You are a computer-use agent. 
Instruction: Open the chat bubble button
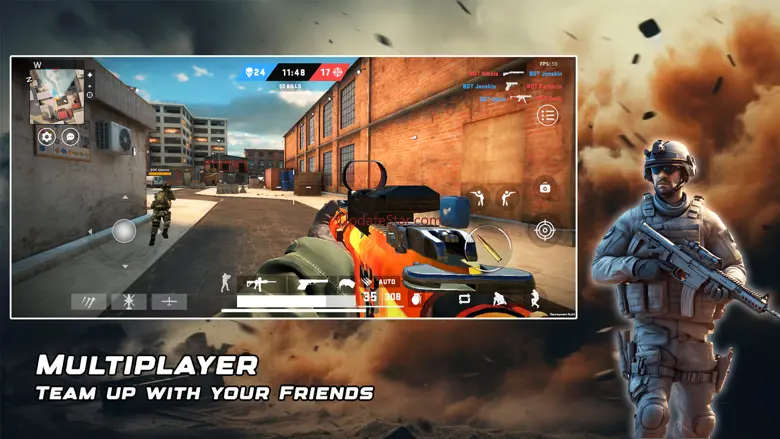pyautogui.click(x=70, y=137)
